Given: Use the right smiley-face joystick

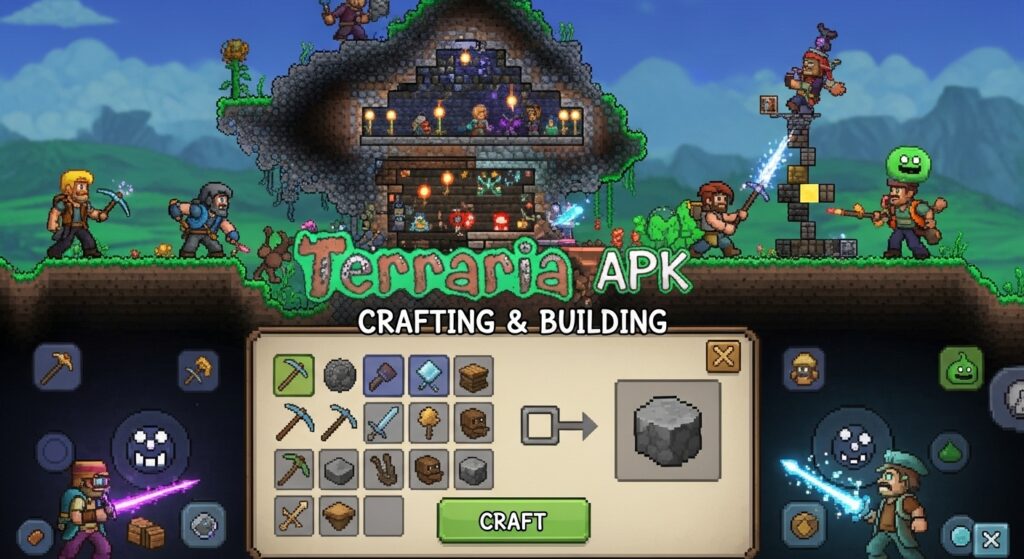Looking at the screenshot, I should (851, 443).
